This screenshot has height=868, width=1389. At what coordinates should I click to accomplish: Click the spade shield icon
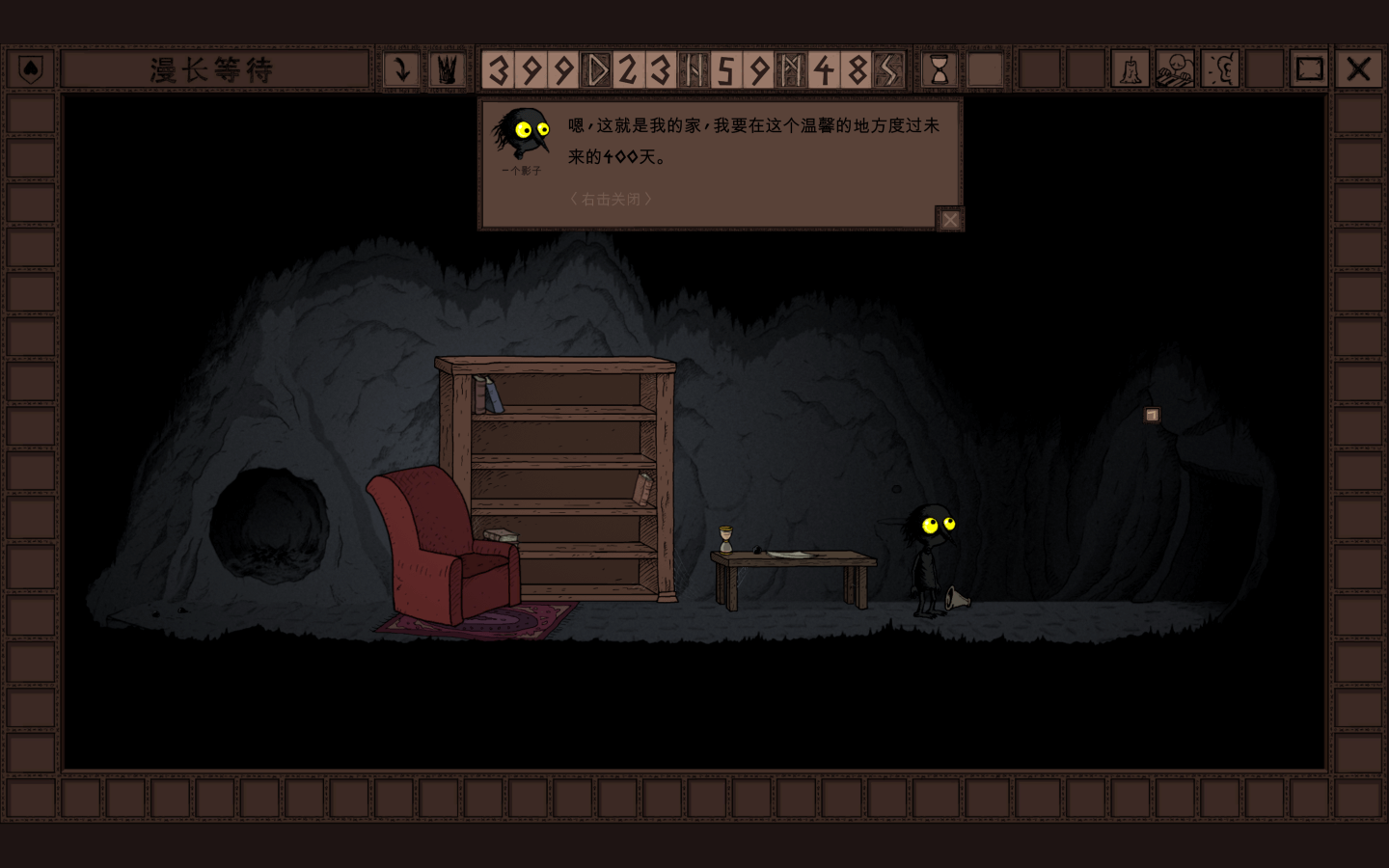click(x=31, y=69)
